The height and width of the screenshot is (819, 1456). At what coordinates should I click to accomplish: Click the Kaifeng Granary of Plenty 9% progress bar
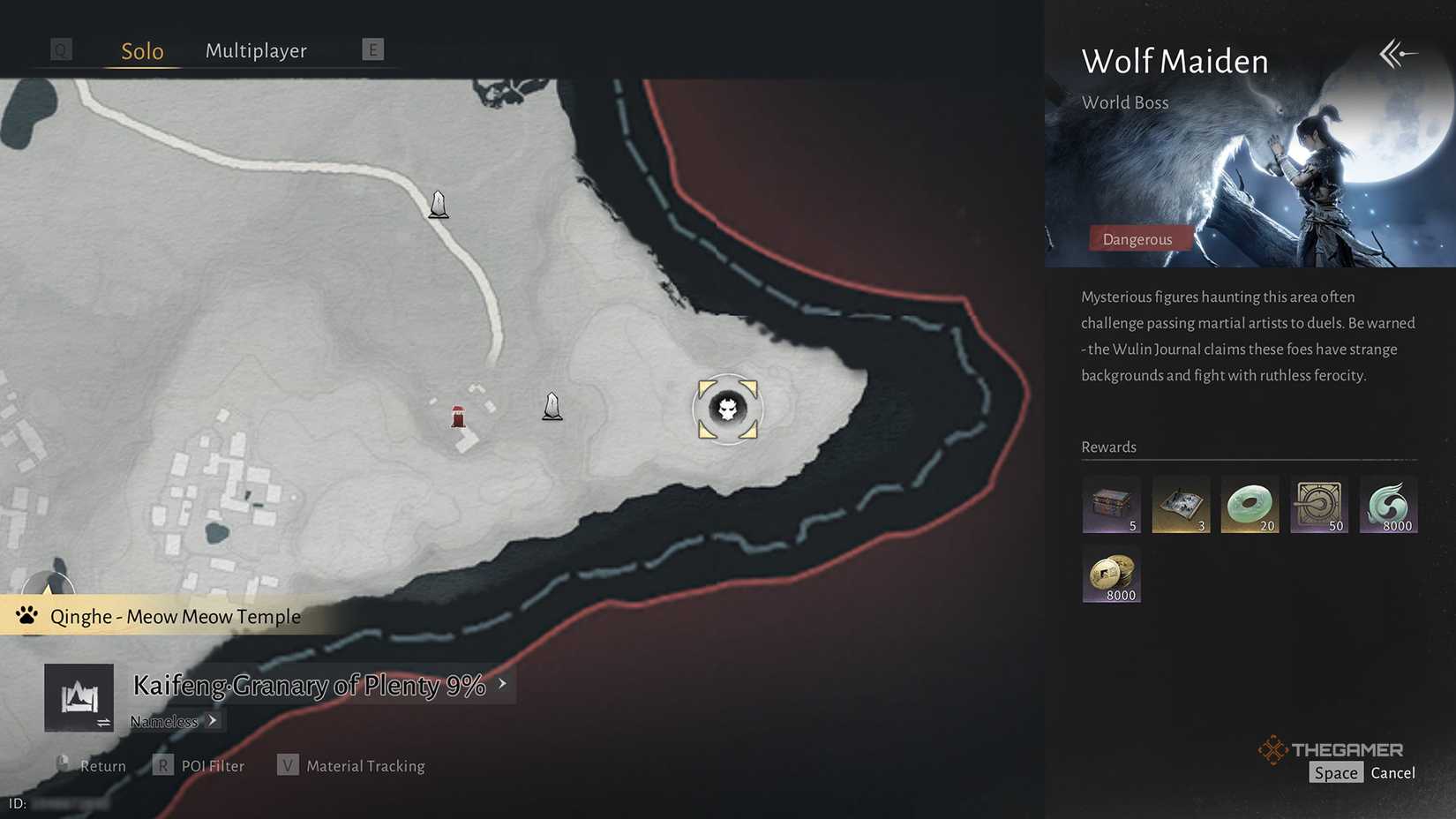308,685
